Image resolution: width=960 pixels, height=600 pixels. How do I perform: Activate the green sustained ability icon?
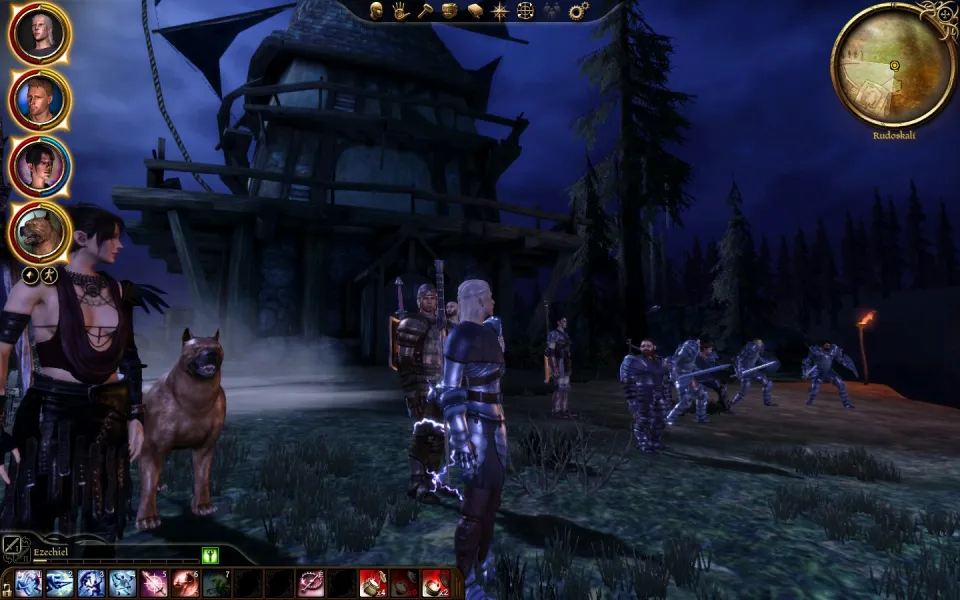(x=210, y=555)
